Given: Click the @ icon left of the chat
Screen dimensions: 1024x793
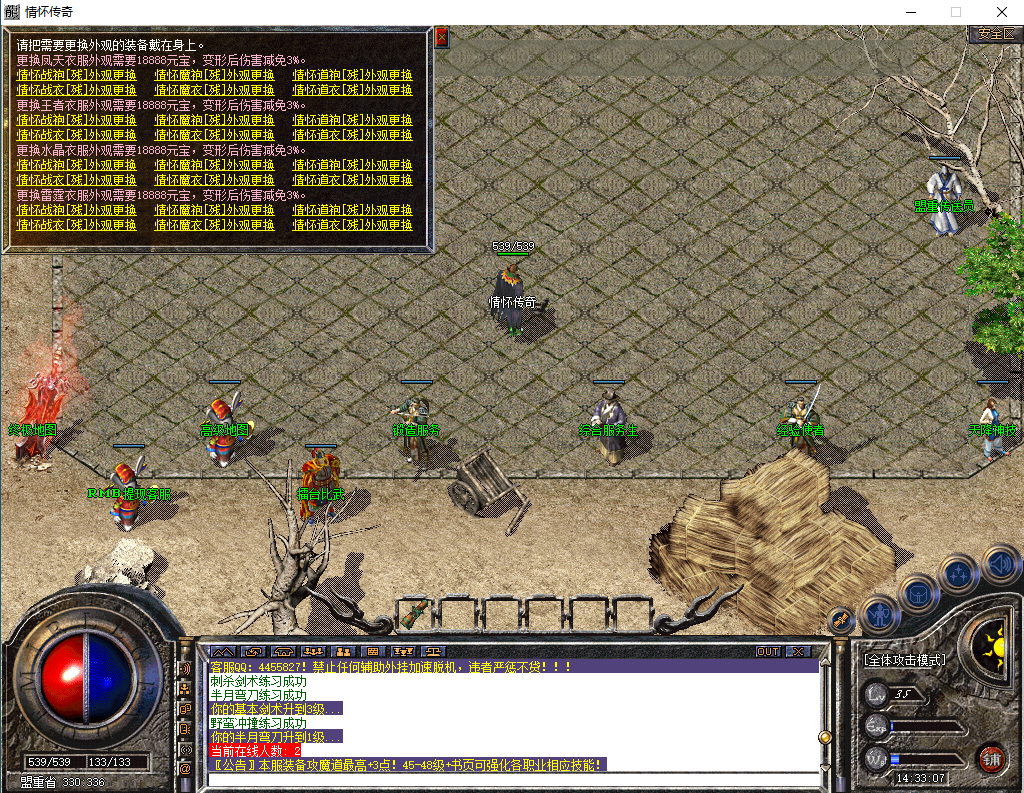Looking at the screenshot, I should 185,768.
